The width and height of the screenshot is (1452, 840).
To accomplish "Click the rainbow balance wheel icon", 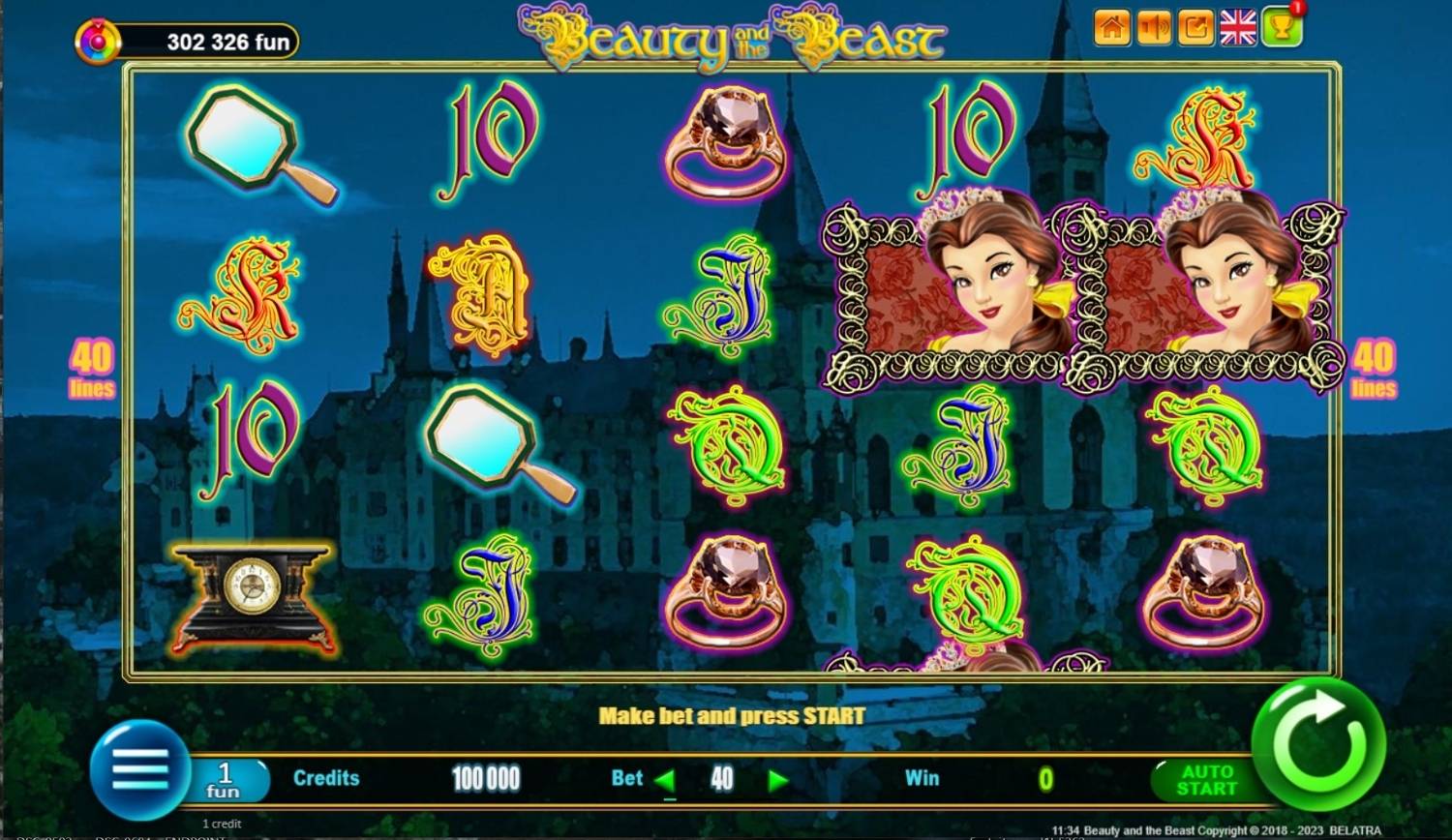I will tap(98, 43).
